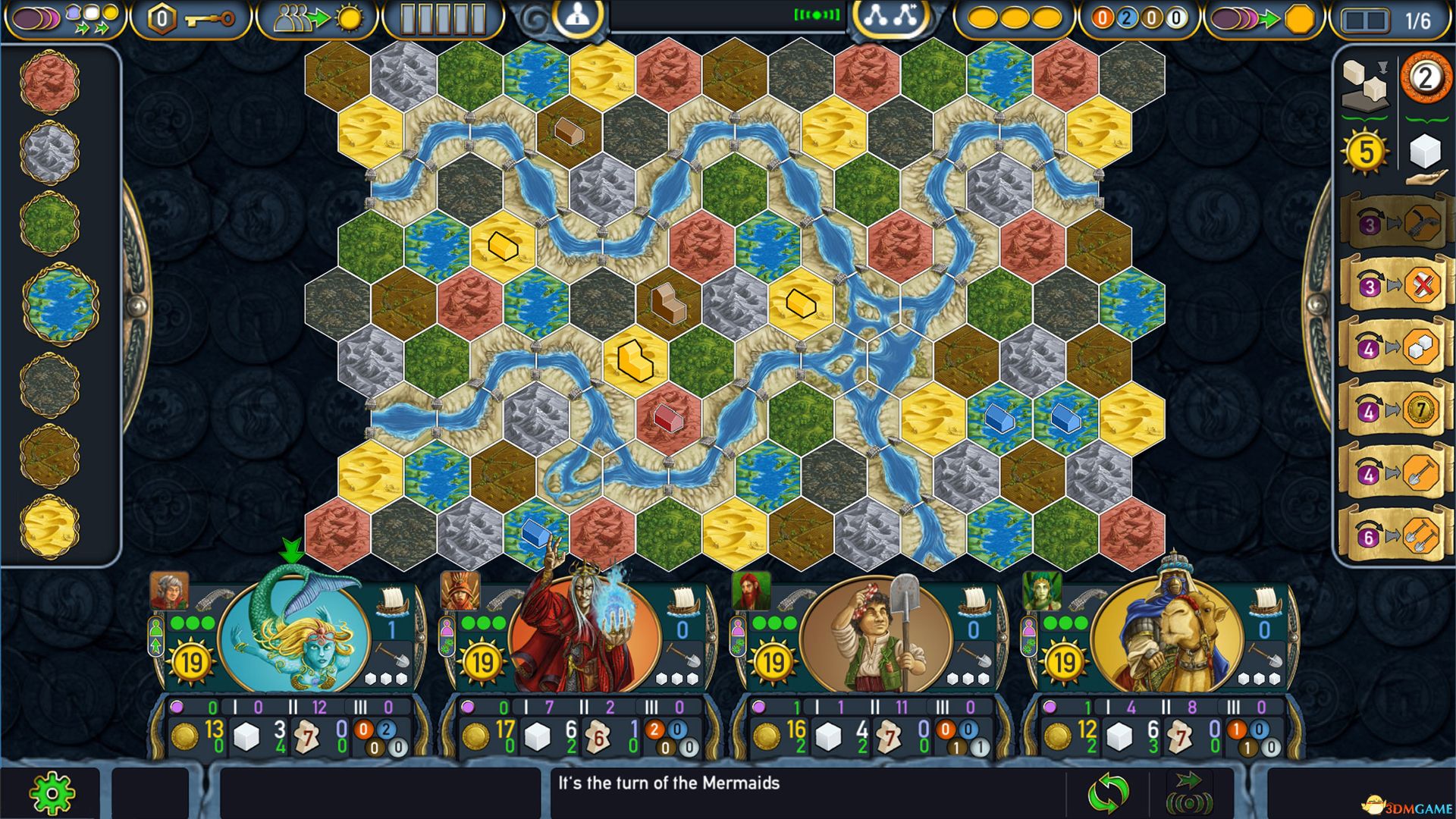Image resolution: width=1456 pixels, height=819 pixels.
Task: Click the player information icon on the top bar
Action: (578, 16)
